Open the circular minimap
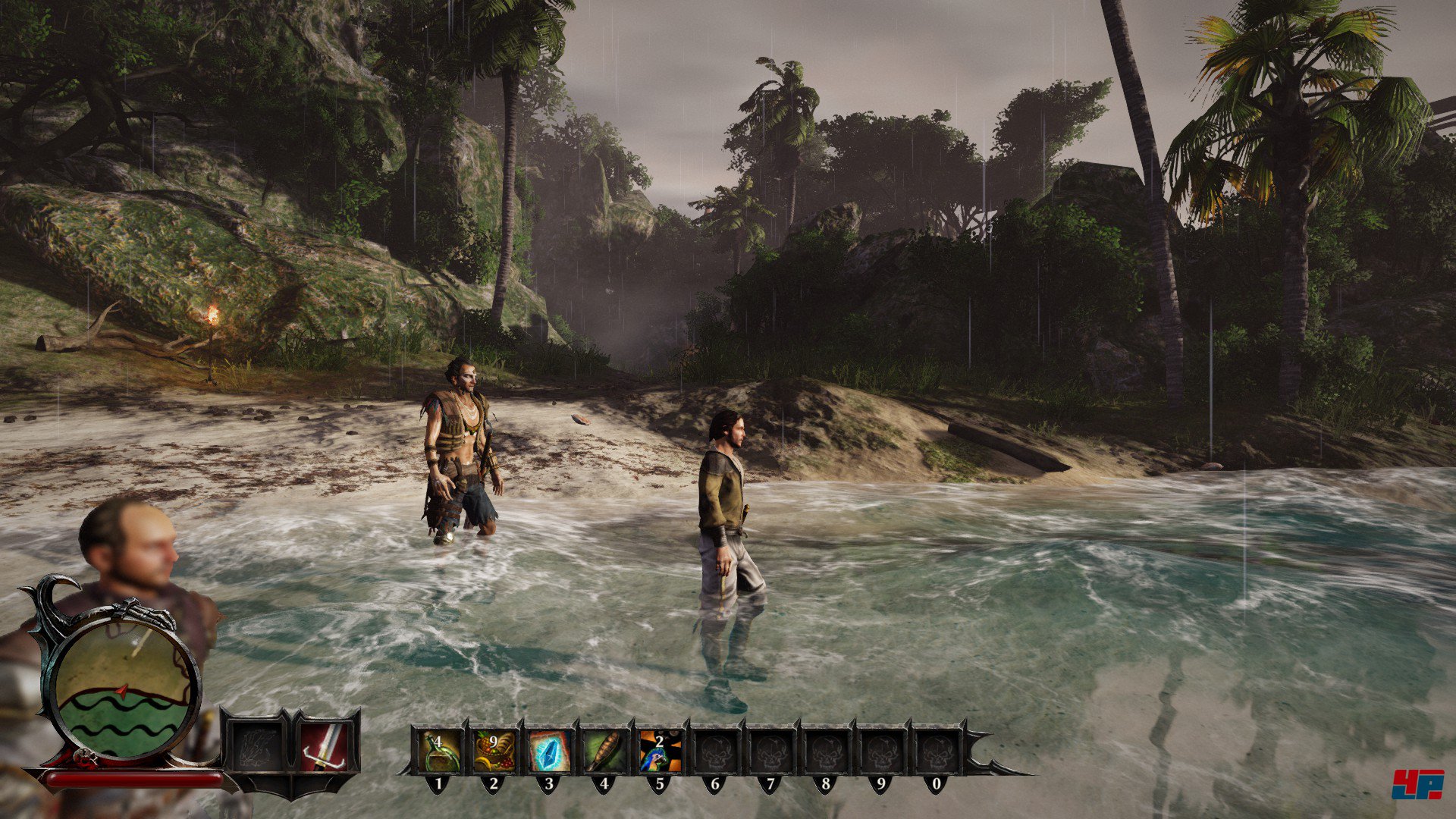Screen dimensions: 1456x819 pos(124,692)
